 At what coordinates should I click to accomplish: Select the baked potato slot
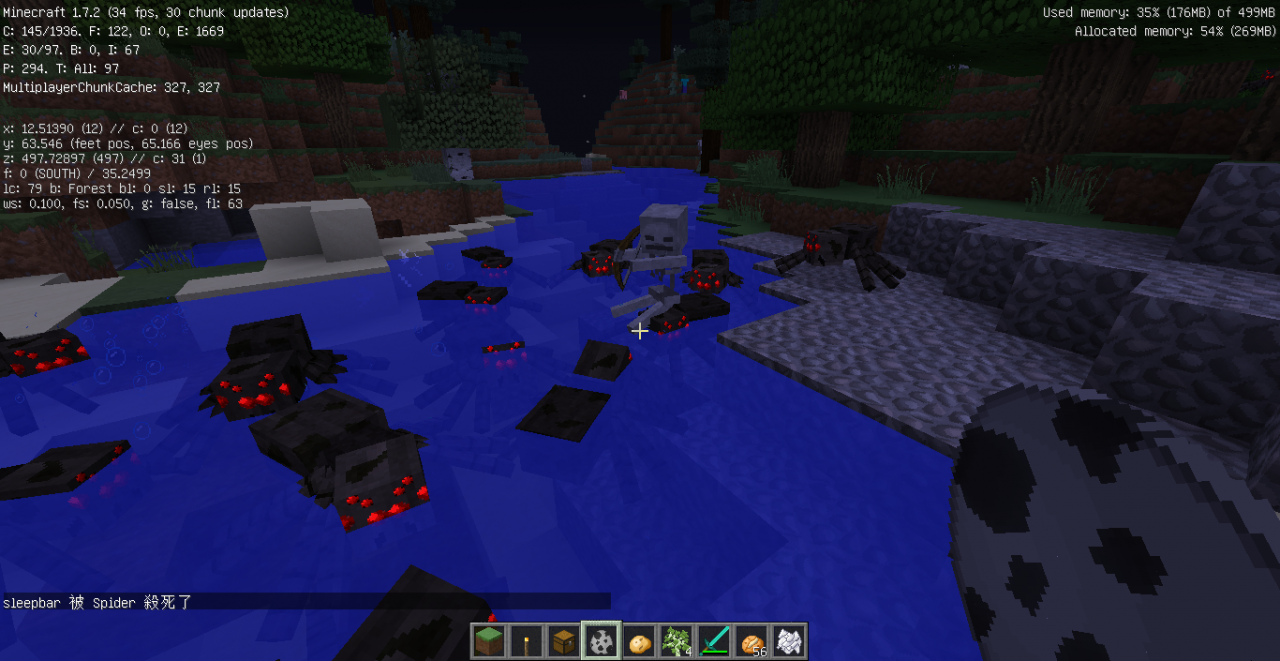(640, 641)
